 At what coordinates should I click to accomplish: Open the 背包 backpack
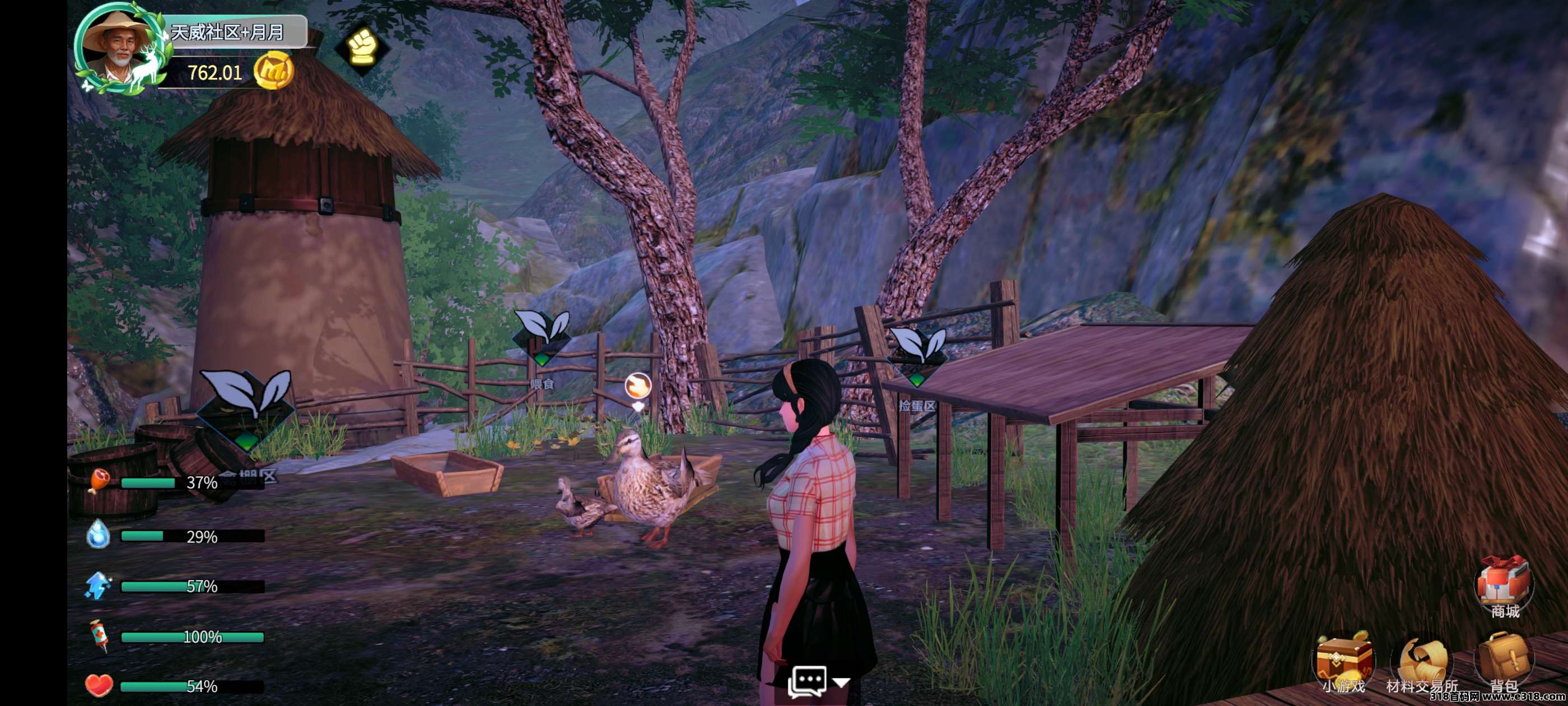[1504, 664]
